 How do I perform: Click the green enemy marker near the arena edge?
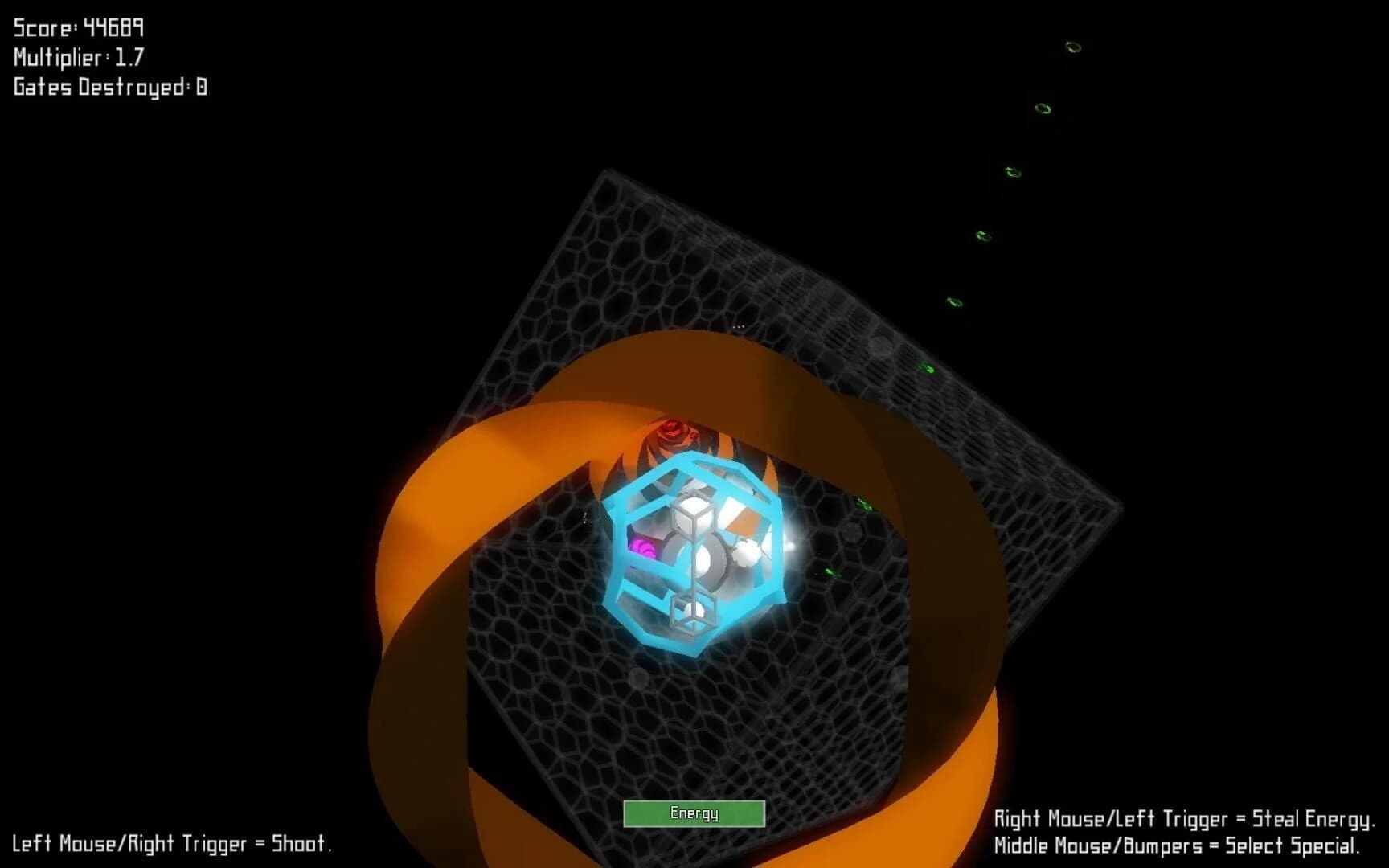point(864,505)
